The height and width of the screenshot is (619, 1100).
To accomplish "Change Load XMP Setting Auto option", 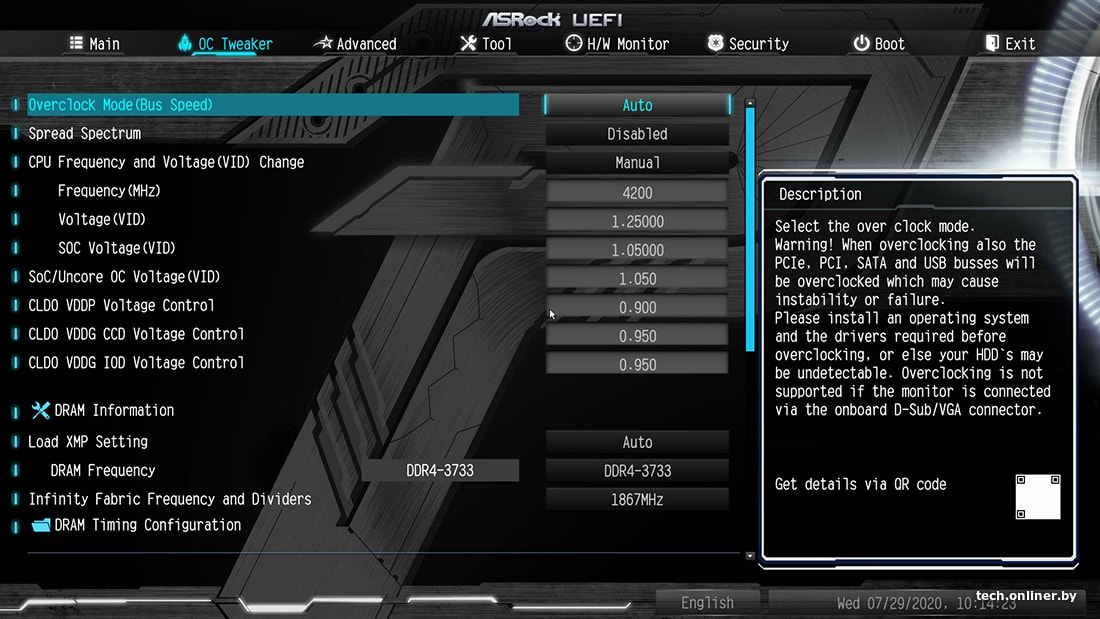I will click(637, 442).
